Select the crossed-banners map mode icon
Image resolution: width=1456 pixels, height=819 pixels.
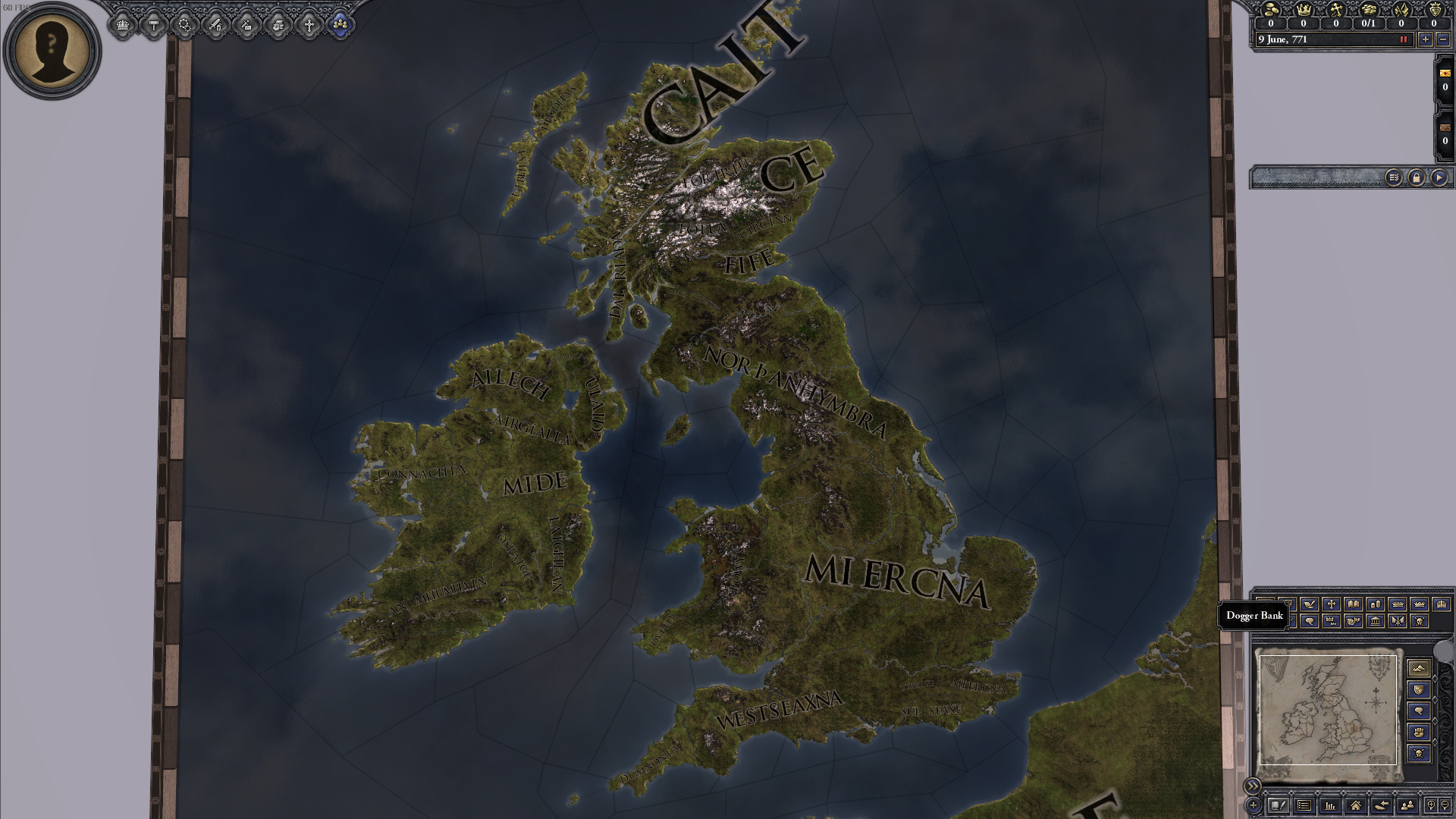1397,620
